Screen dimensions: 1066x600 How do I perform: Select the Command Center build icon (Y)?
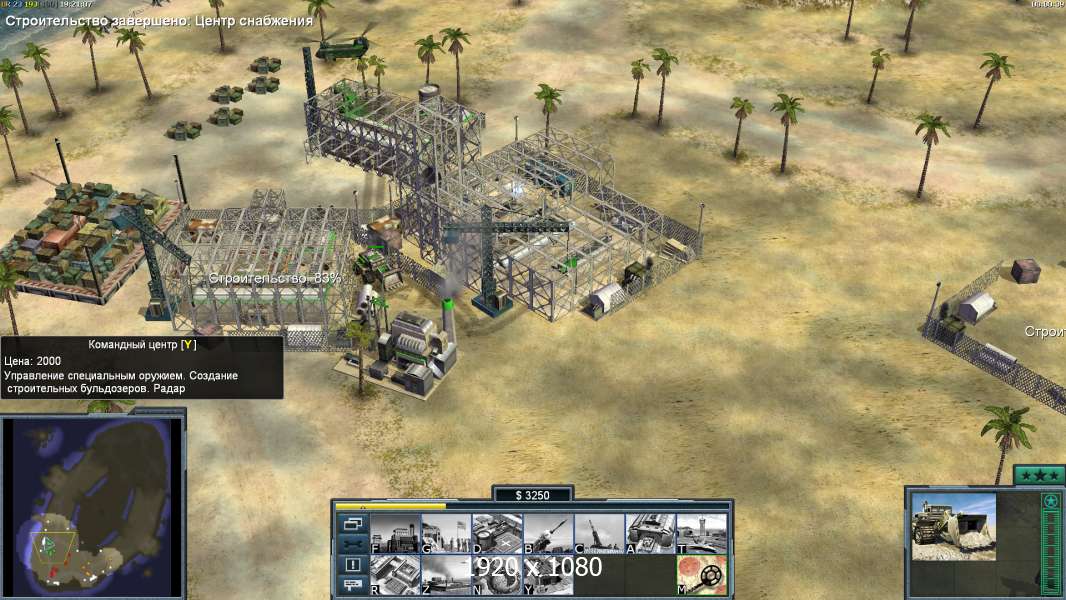[548, 574]
